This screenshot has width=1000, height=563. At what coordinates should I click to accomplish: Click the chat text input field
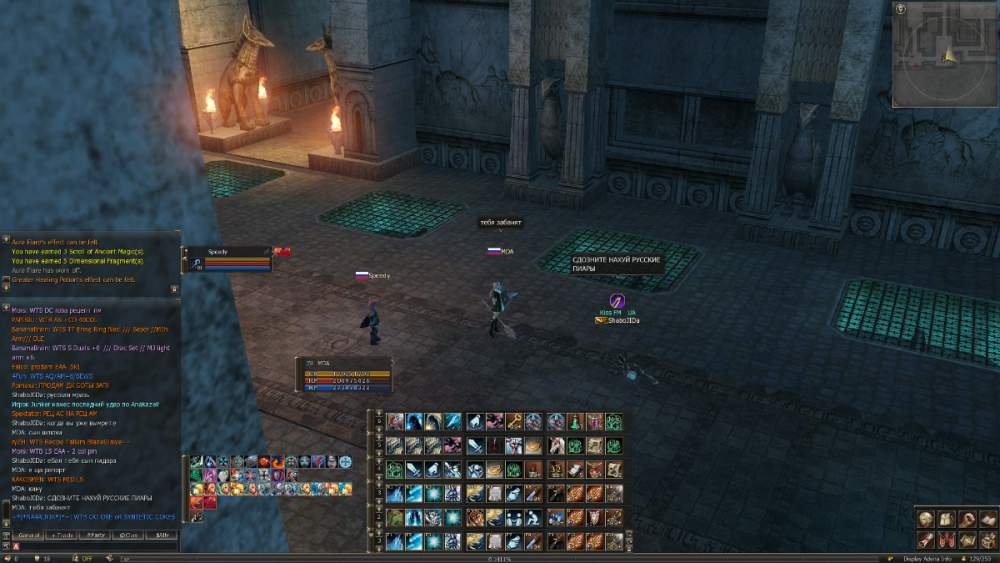(x=95, y=548)
